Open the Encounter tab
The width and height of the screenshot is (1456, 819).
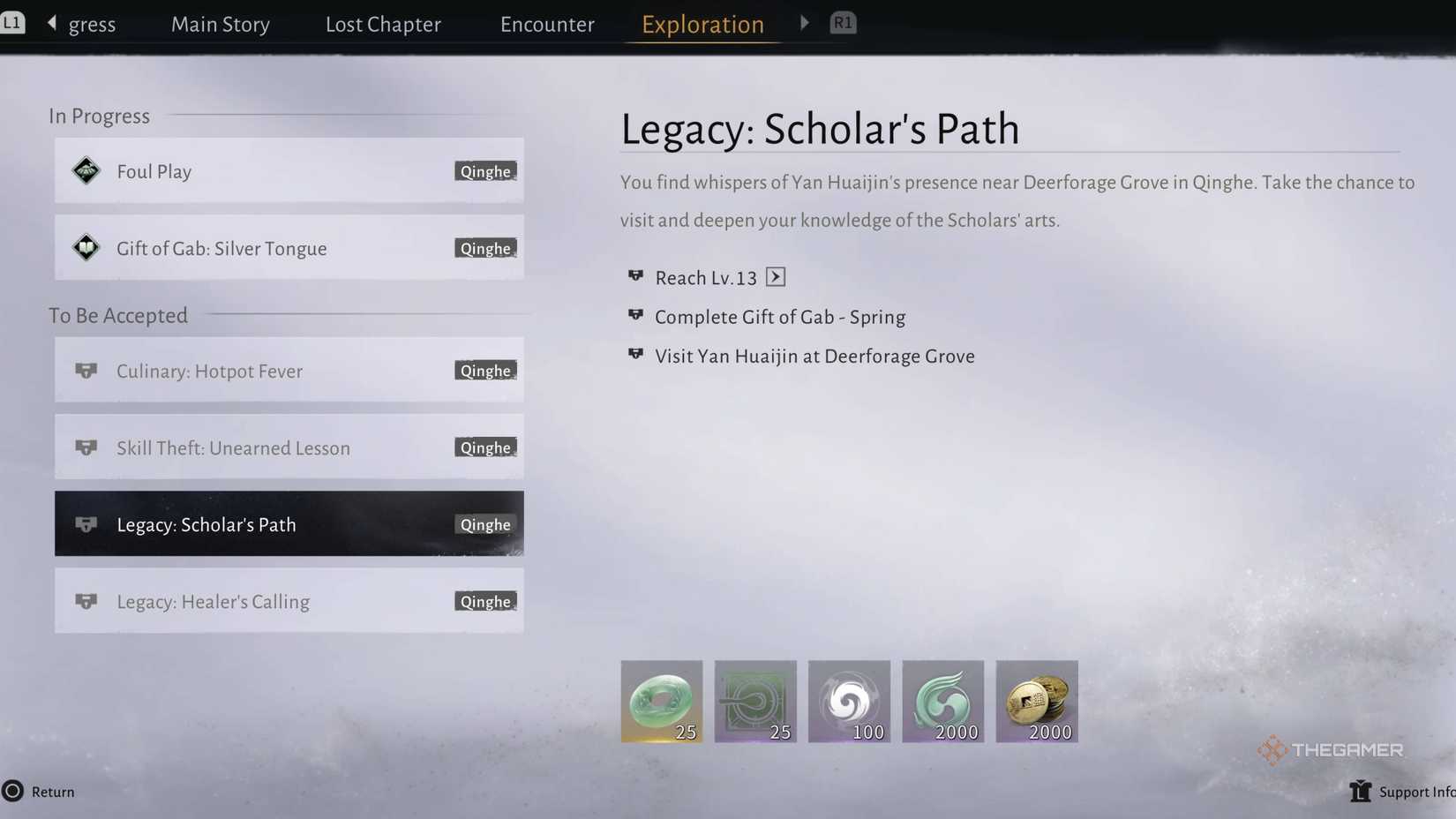(x=547, y=24)
